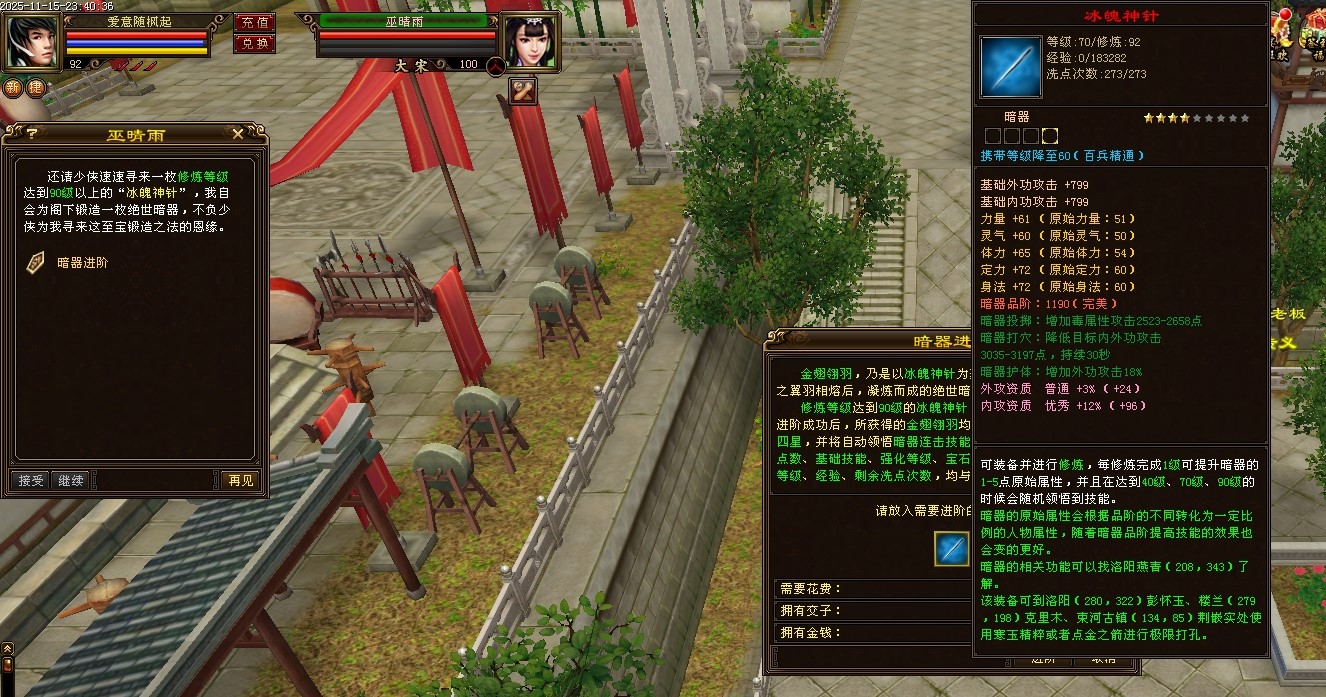Accept with the 接受 button
The width and height of the screenshot is (1326, 697).
[31, 481]
